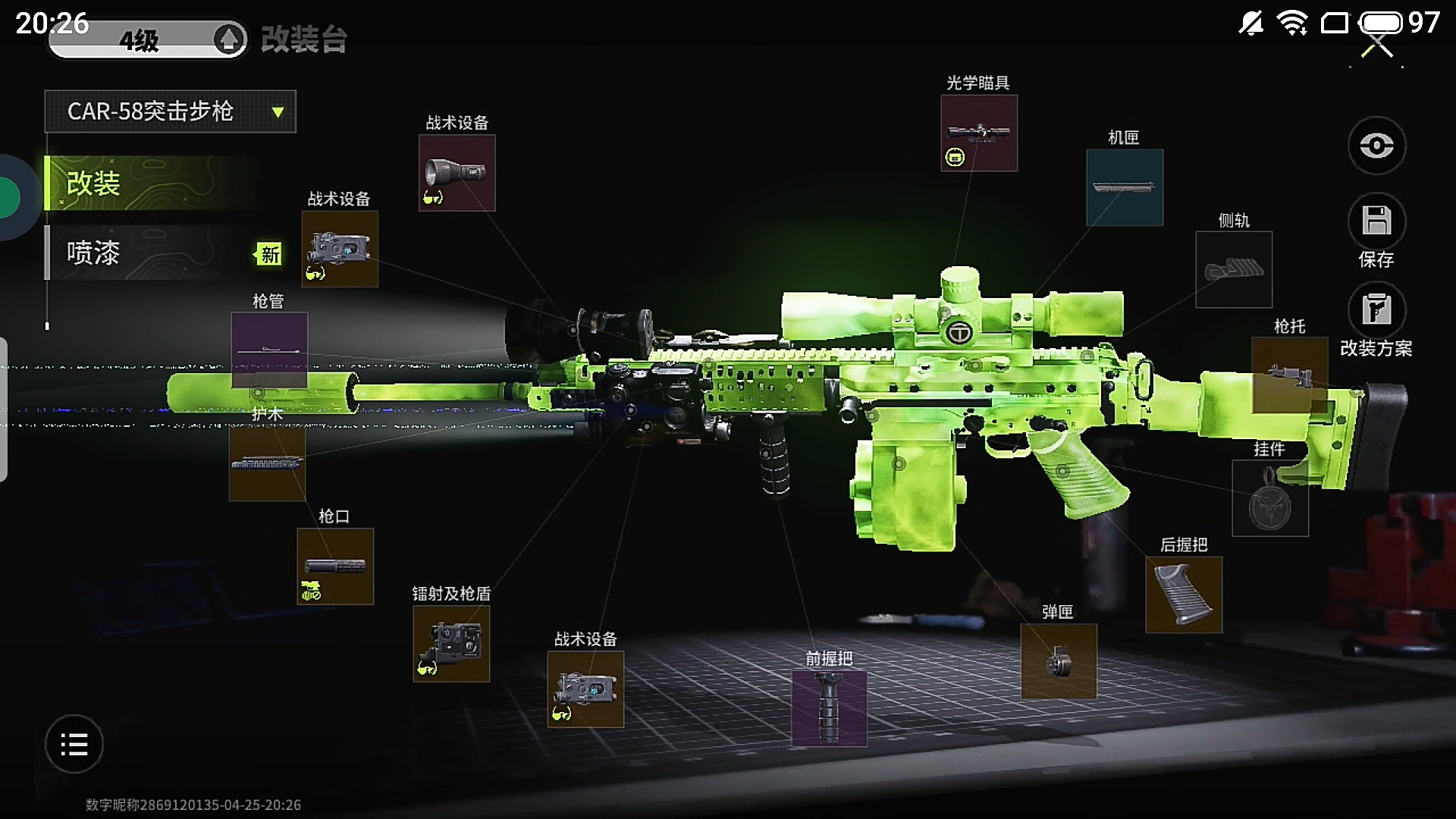Save the build with 保存
This screenshot has height=819, width=1456.
(x=1376, y=221)
